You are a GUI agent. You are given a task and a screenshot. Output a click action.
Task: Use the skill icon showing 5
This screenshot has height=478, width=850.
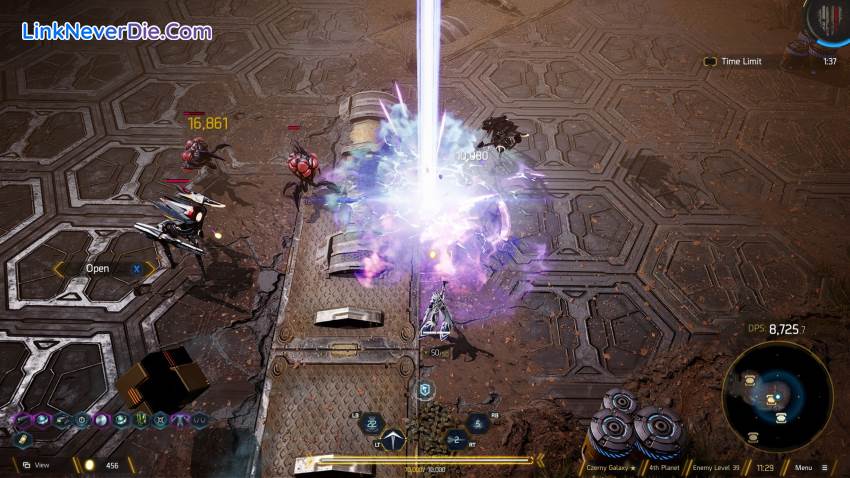tap(478, 423)
